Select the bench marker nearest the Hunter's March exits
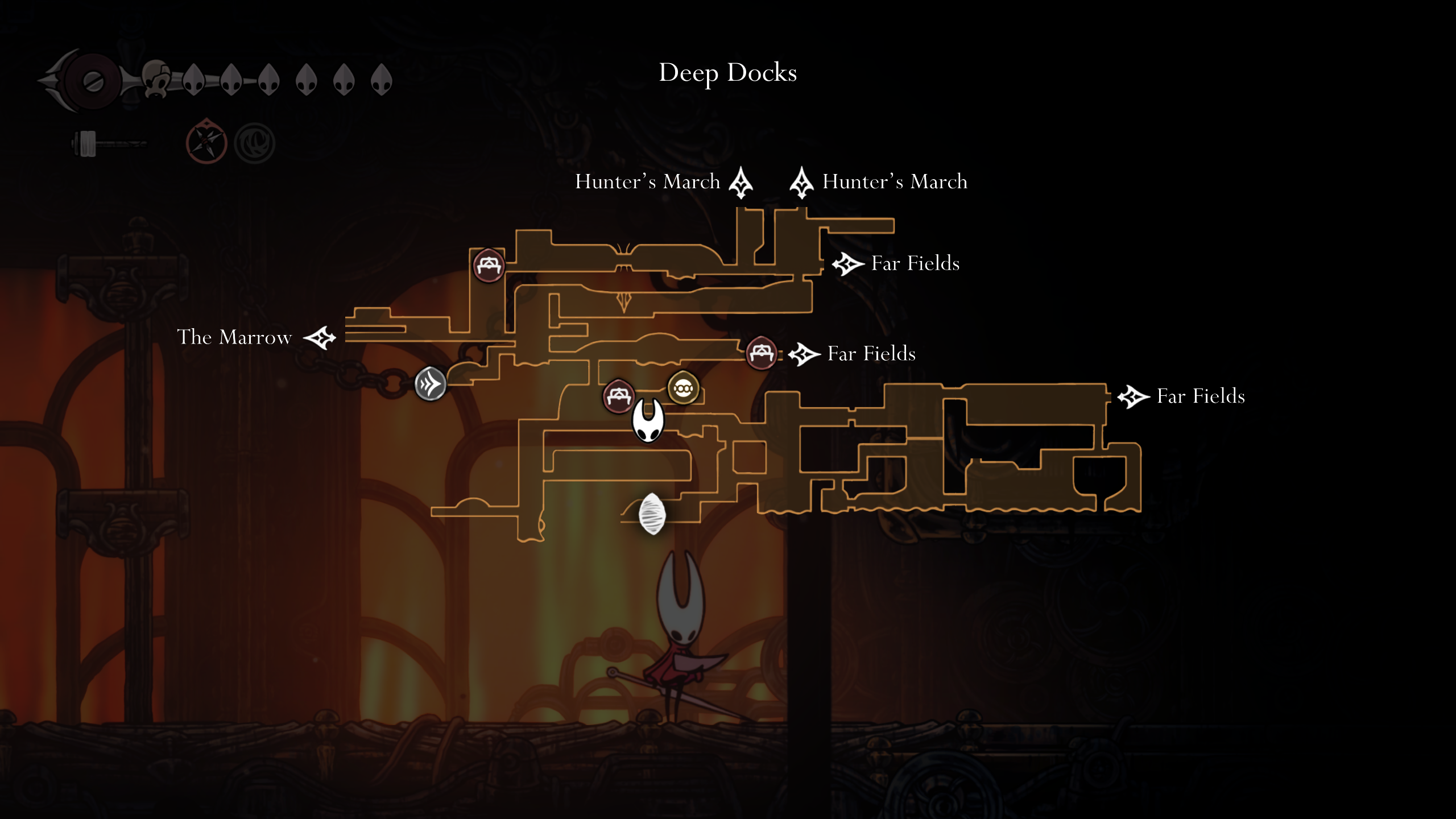This screenshot has height=819, width=1456. click(x=489, y=265)
